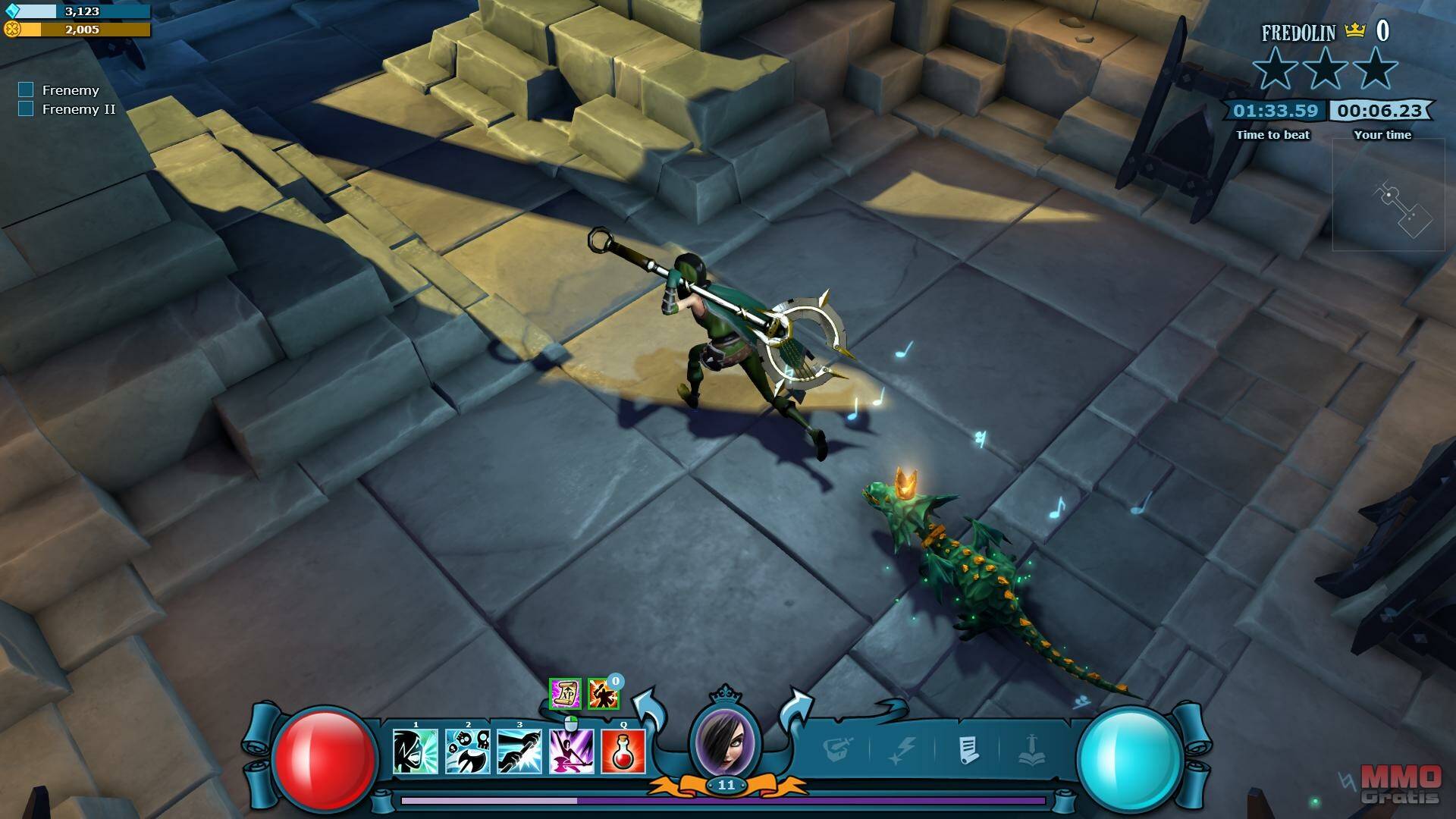Toggle the Frenemy objective checkbox

pyautogui.click(x=26, y=90)
